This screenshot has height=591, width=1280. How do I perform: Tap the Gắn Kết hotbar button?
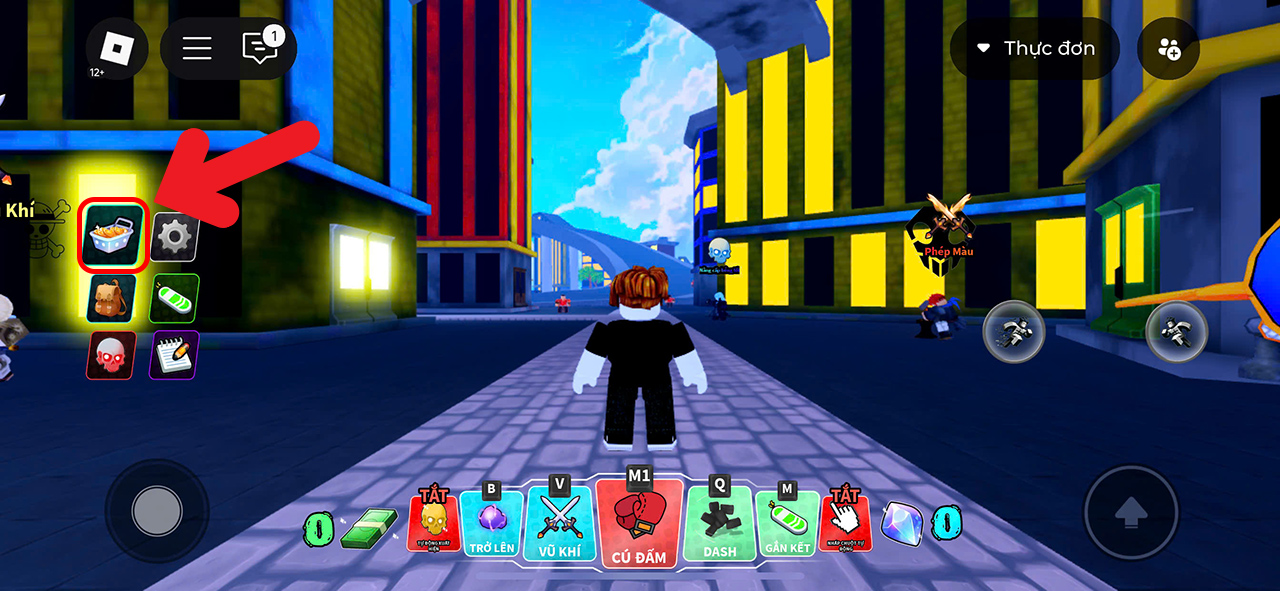787,523
